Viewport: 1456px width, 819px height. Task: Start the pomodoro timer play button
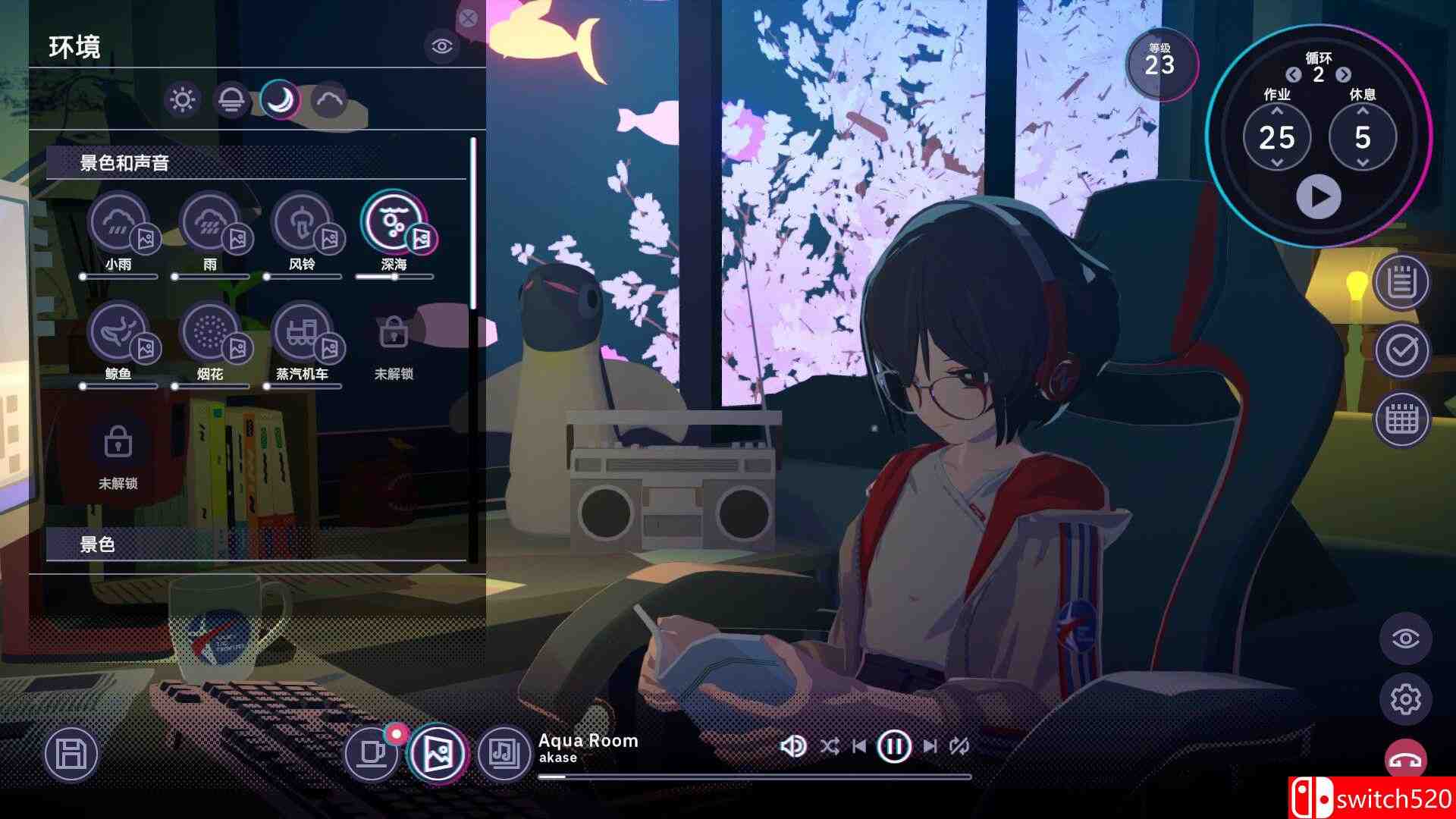(1320, 197)
